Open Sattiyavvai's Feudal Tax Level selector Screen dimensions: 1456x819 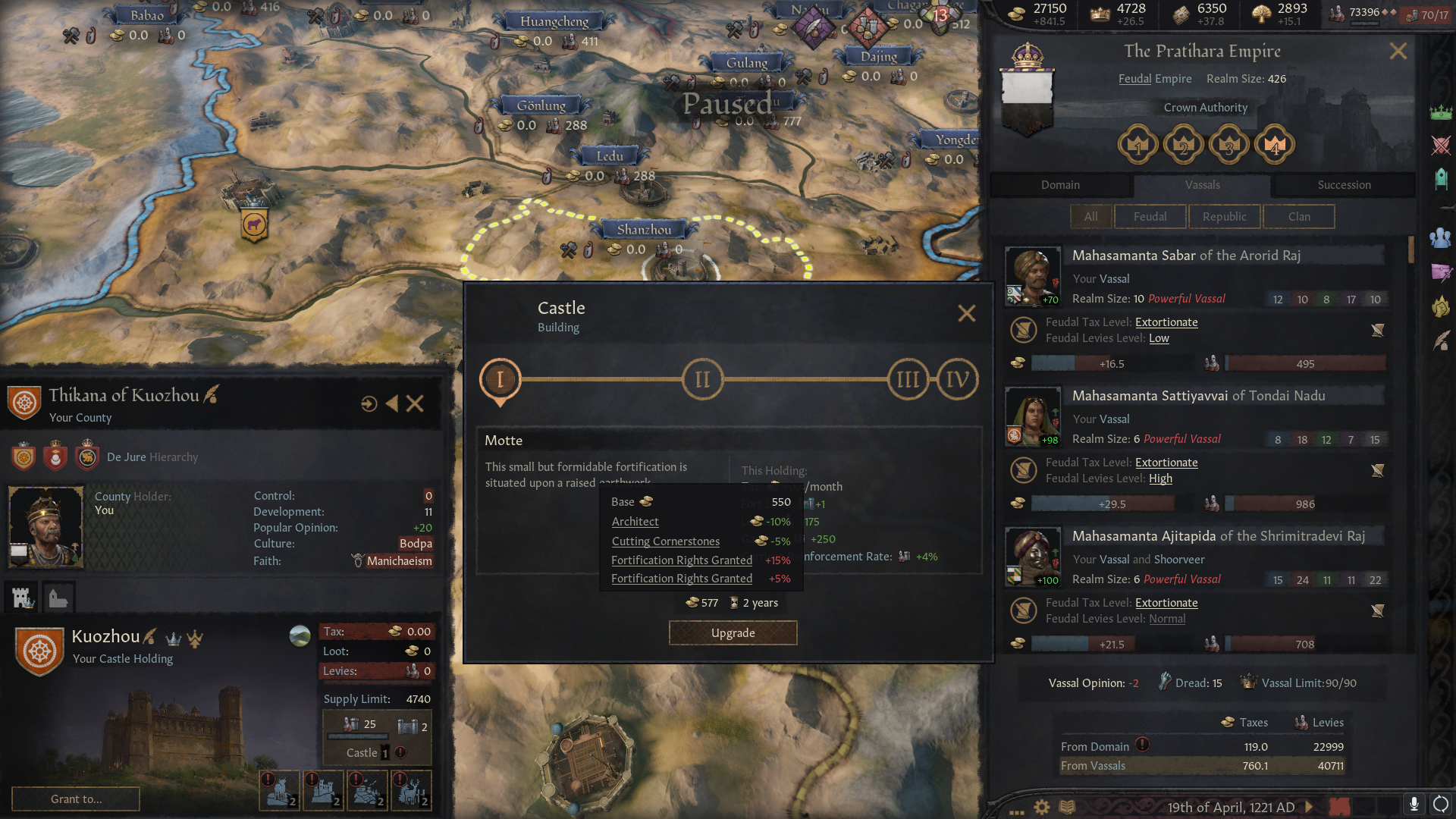(x=1166, y=462)
